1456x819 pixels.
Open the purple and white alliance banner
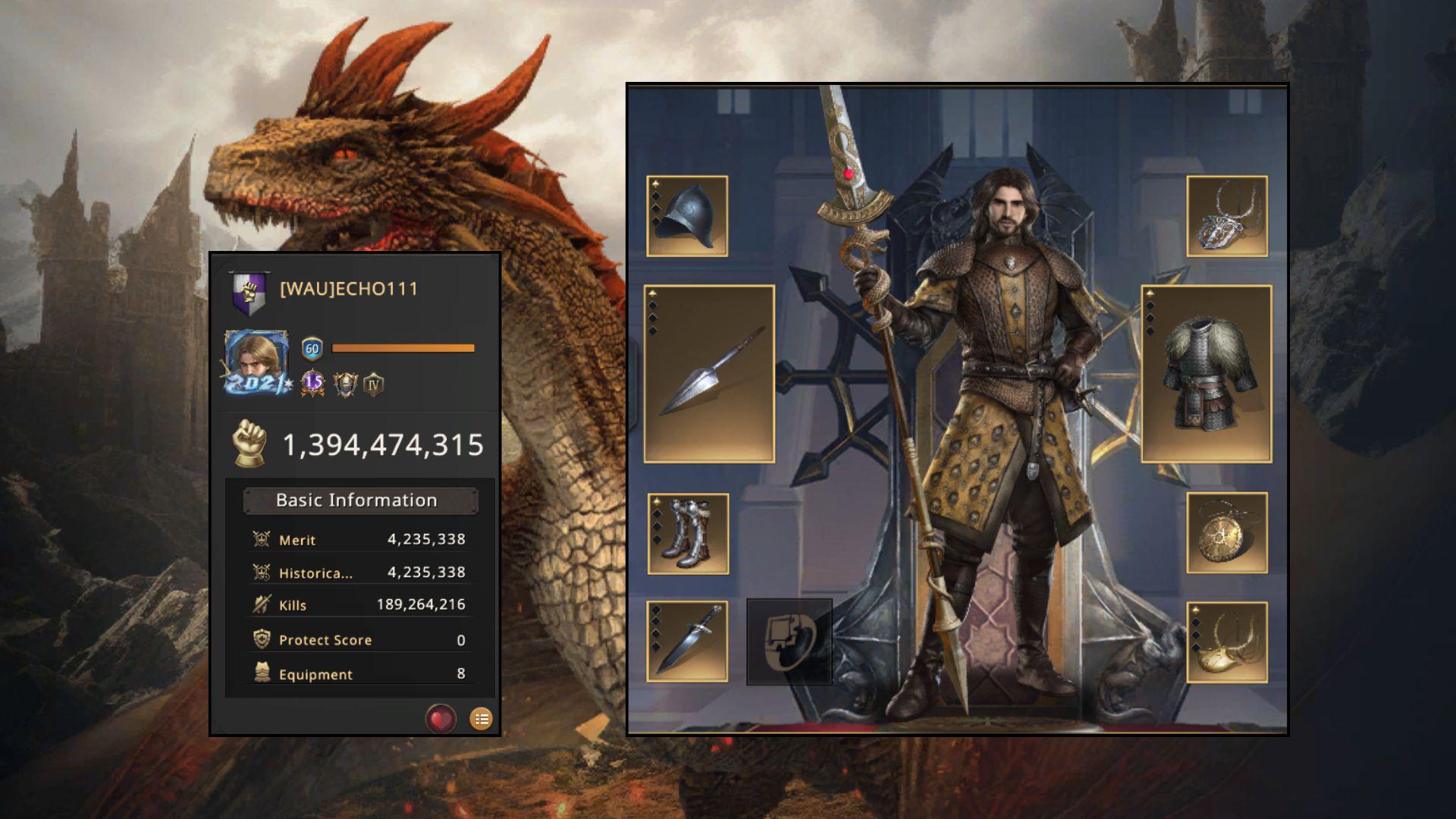point(249,292)
